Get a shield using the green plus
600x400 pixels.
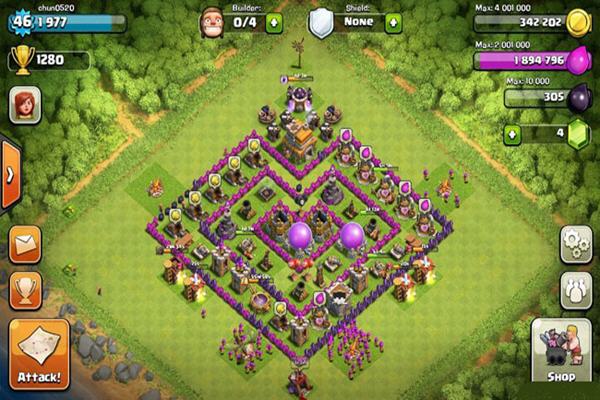click(x=394, y=22)
